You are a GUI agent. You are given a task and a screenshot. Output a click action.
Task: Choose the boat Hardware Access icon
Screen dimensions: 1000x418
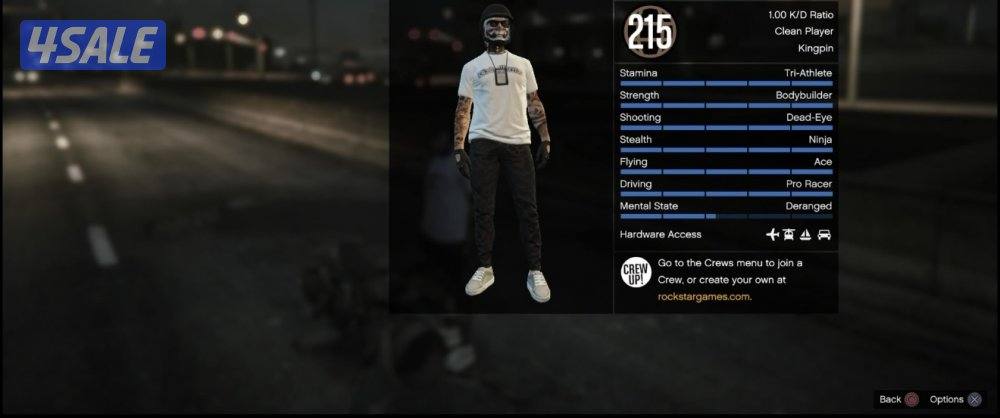(807, 235)
